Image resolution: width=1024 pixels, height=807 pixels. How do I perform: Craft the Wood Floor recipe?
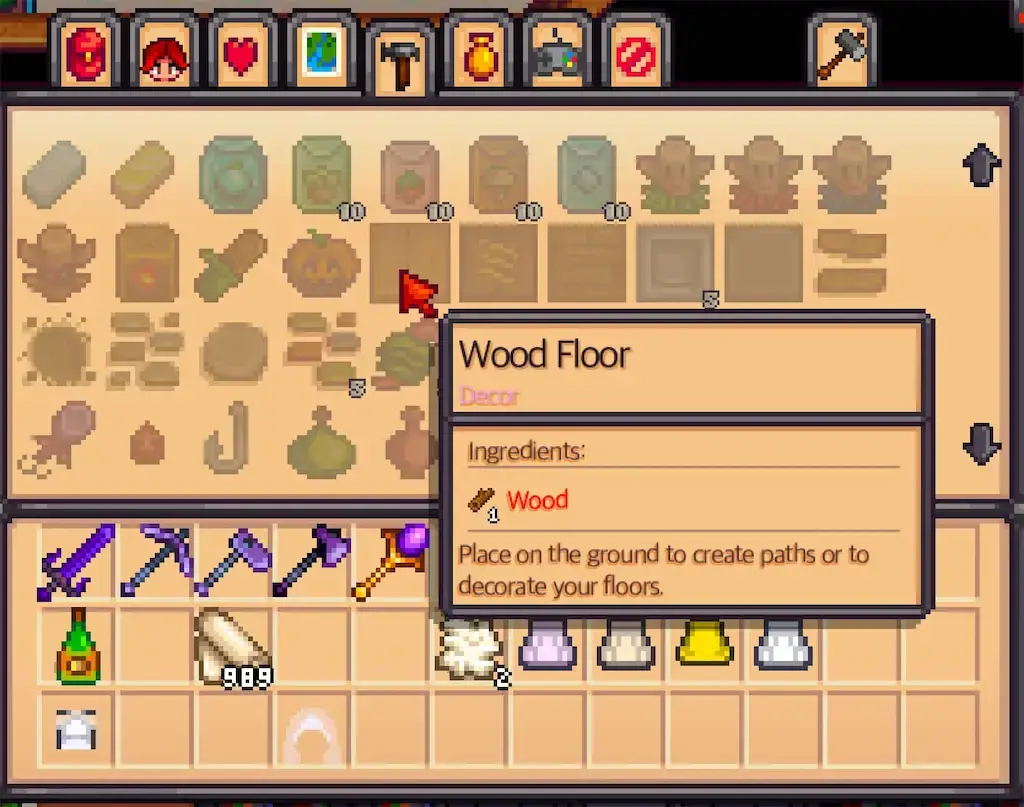pos(408,263)
